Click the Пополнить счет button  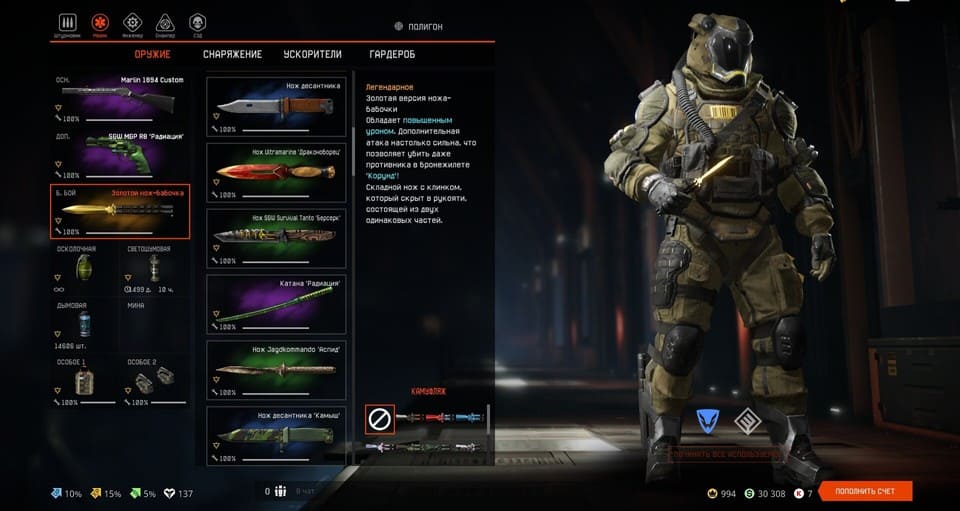866,491
